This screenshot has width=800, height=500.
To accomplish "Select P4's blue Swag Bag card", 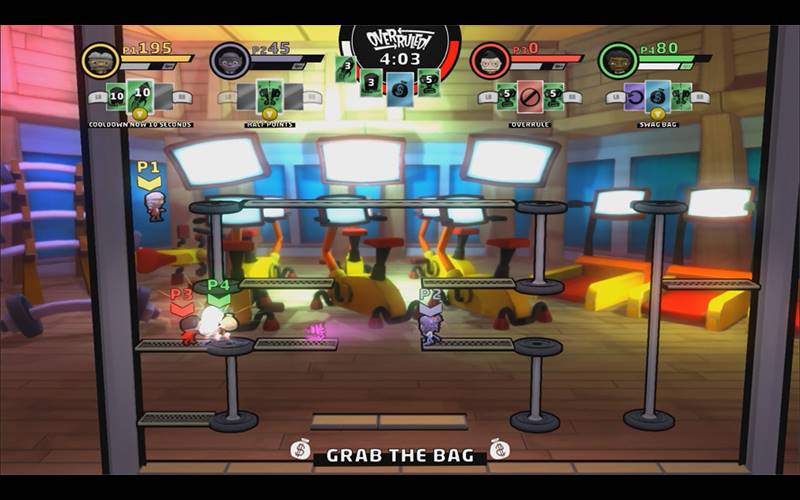I will 658,96.
